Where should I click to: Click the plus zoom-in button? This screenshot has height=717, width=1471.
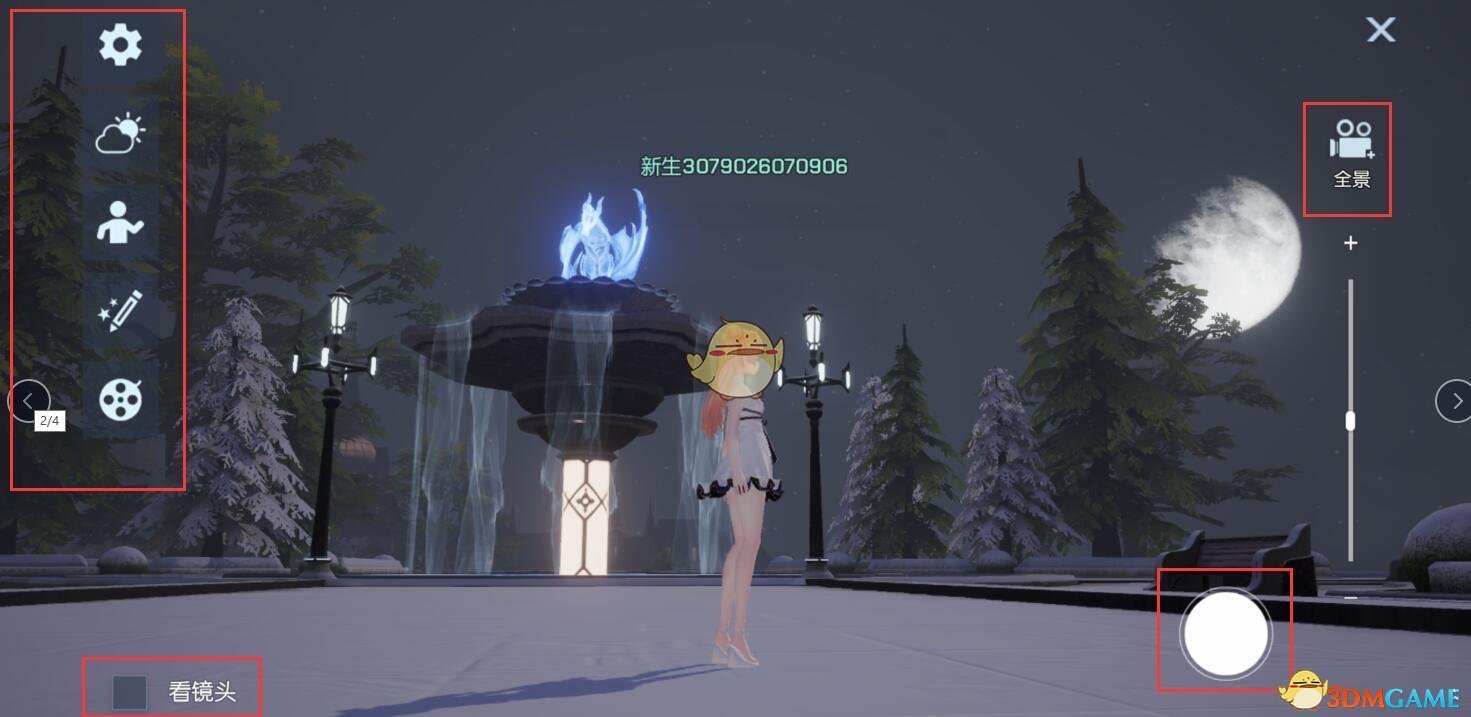click(1351, 243)
